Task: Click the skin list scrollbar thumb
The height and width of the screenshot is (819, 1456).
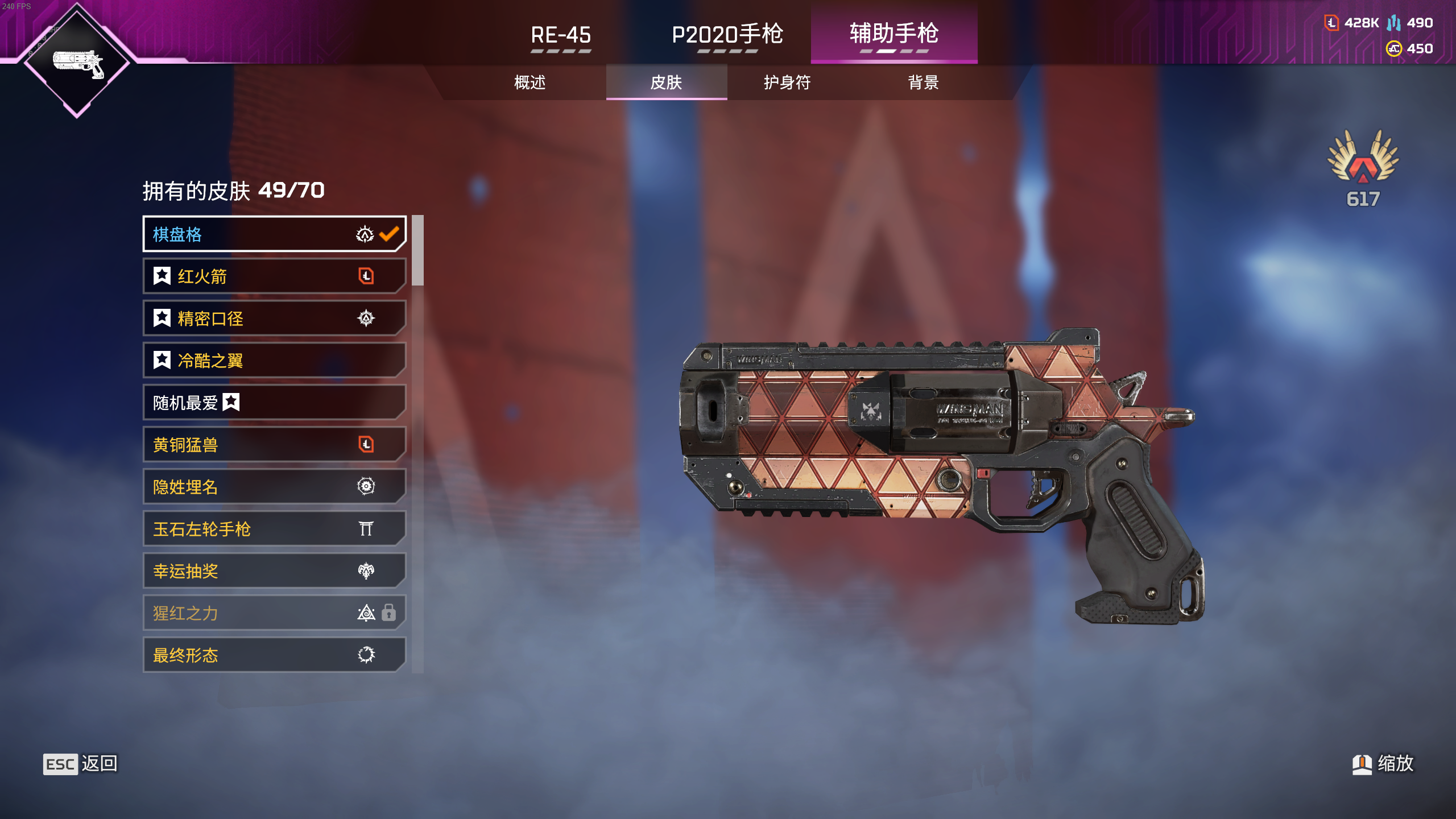Action: (417, 250)
